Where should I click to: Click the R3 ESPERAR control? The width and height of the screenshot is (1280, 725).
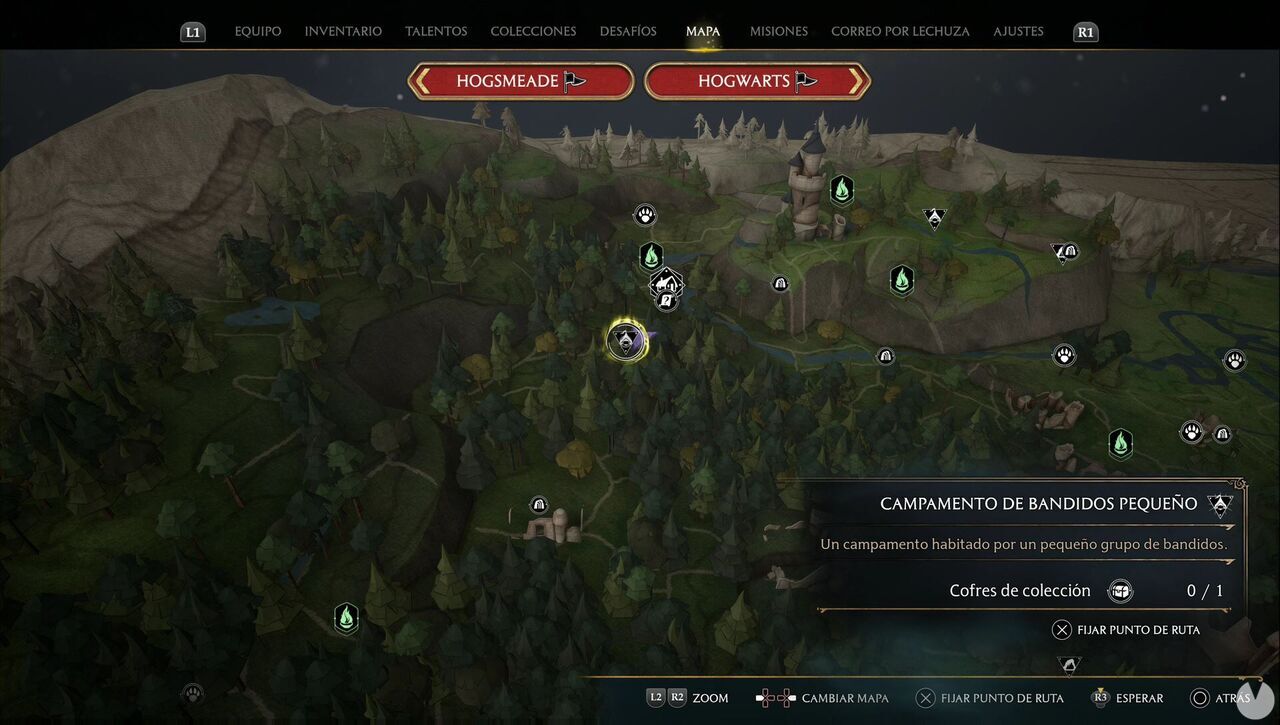[1130, 698]
